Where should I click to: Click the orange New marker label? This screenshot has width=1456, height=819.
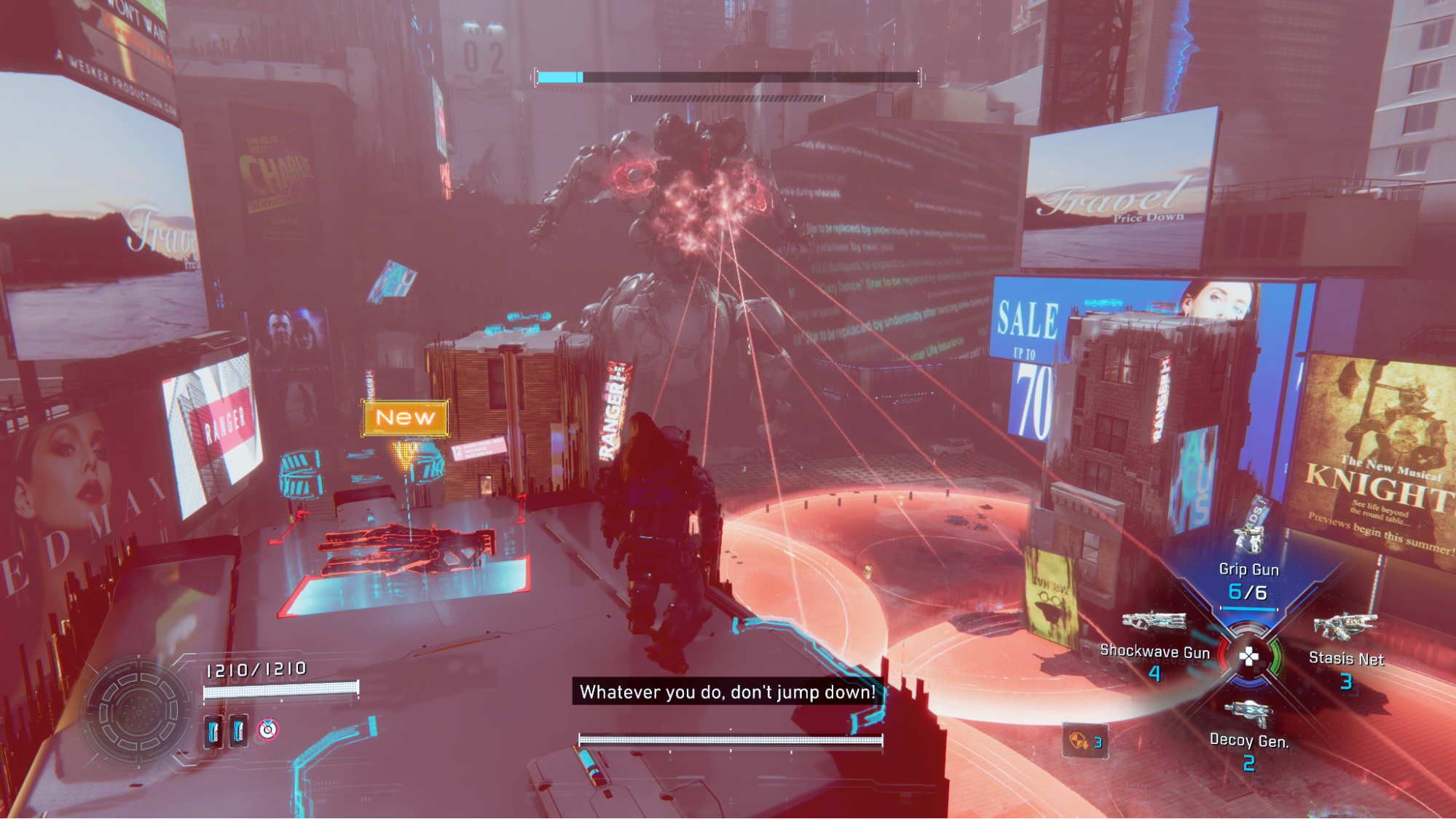[405, 418]
